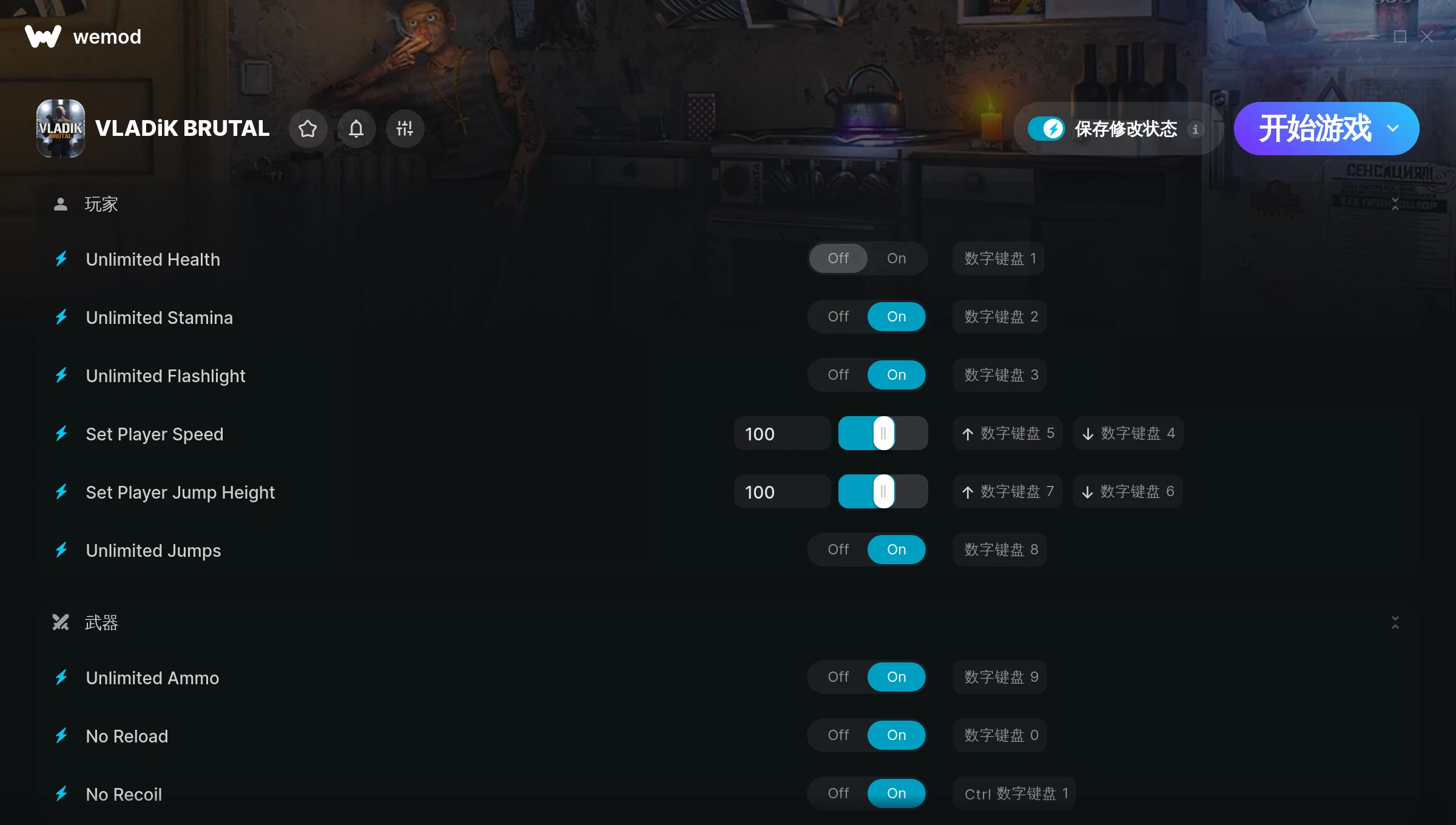Turn Unlimited Health on
The width and height of the screenshot is (1456, 825).
click(x=896, y=258)
